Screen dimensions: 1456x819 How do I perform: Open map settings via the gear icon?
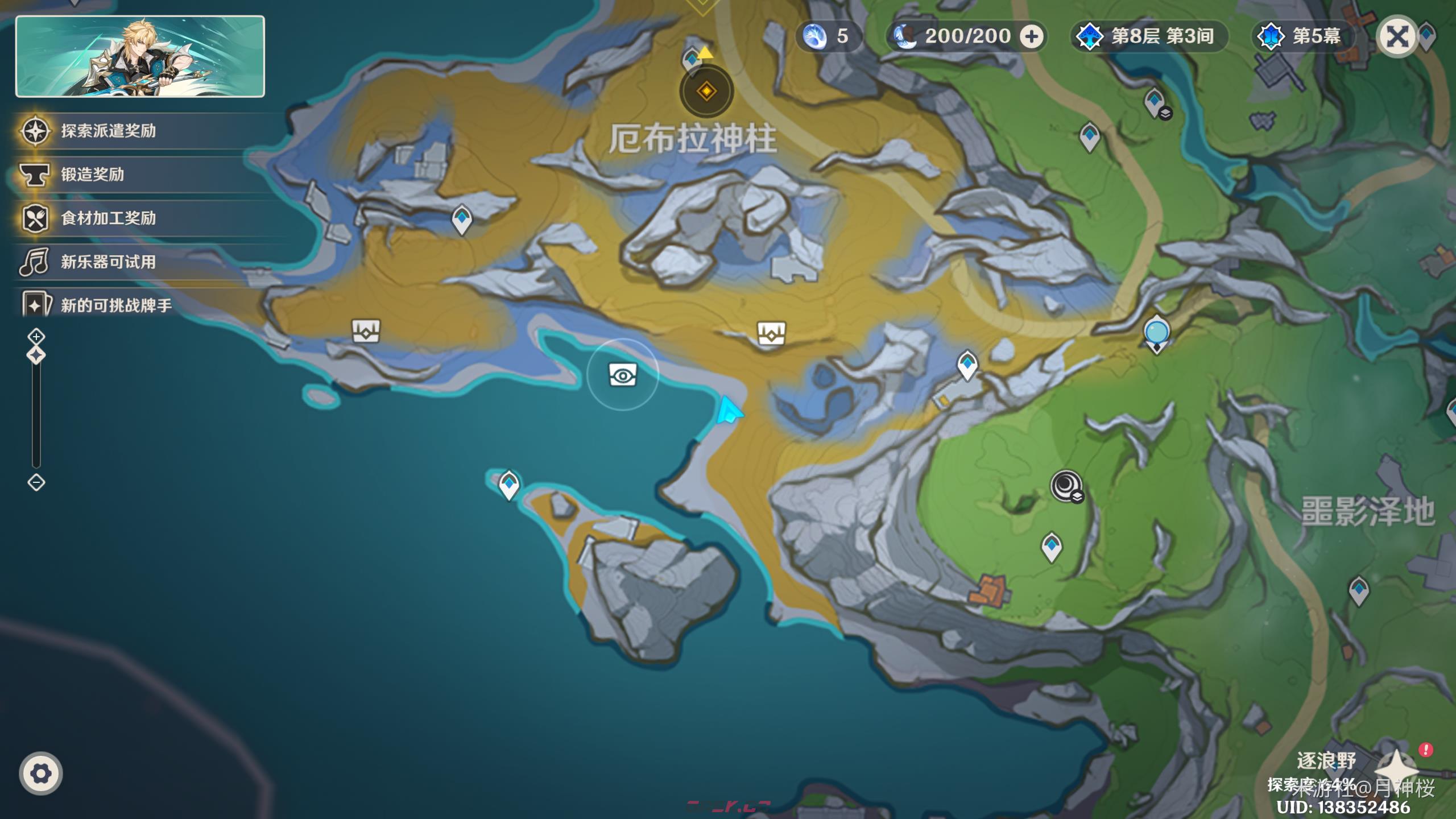(x=40, y=773)
